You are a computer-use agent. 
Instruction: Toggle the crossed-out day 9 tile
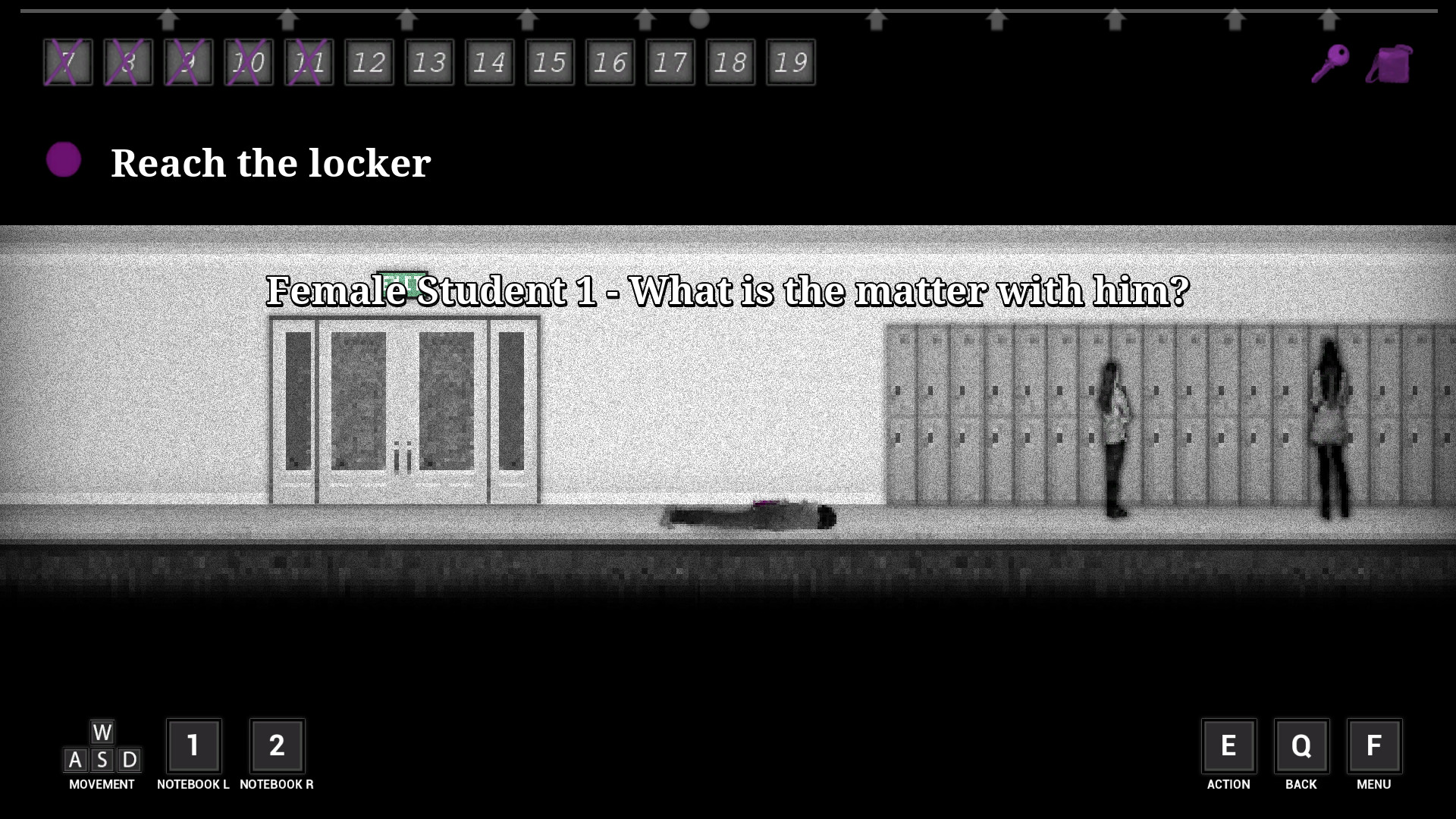click(188, 62)
